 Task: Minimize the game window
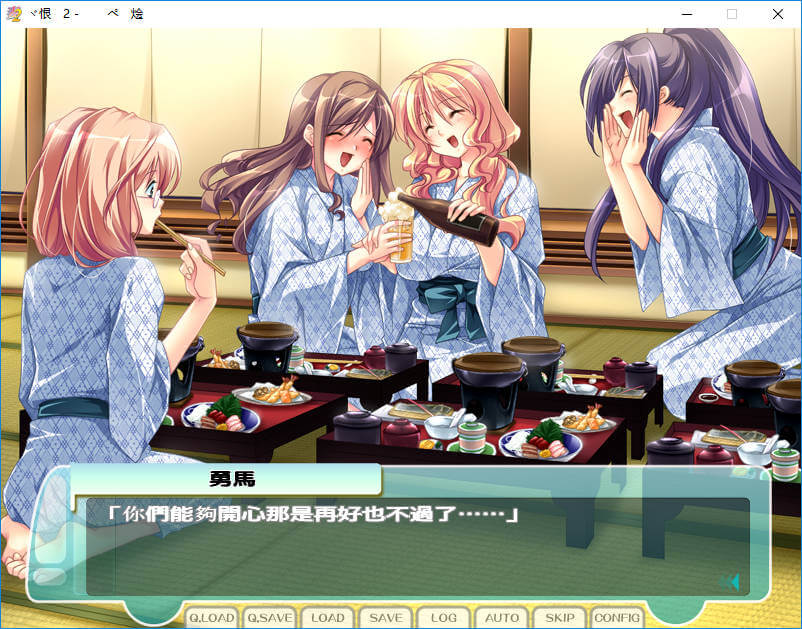tap(686, 14)
